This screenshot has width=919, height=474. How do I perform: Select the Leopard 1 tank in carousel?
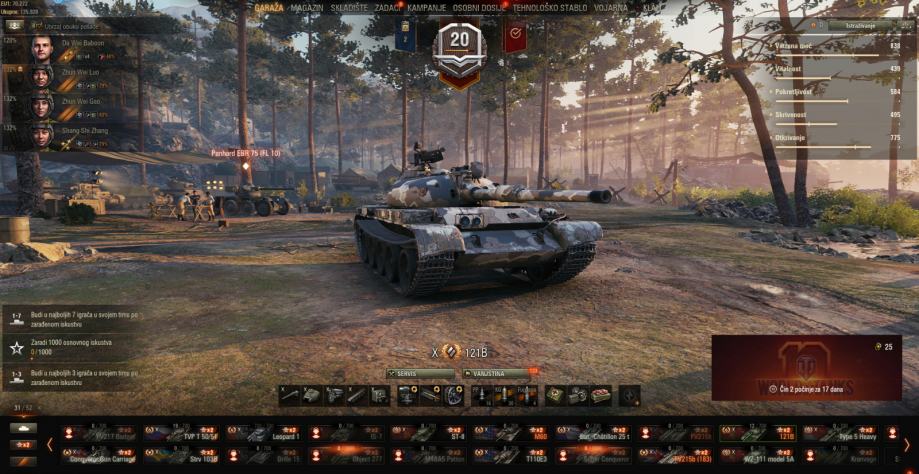point(266,433)
